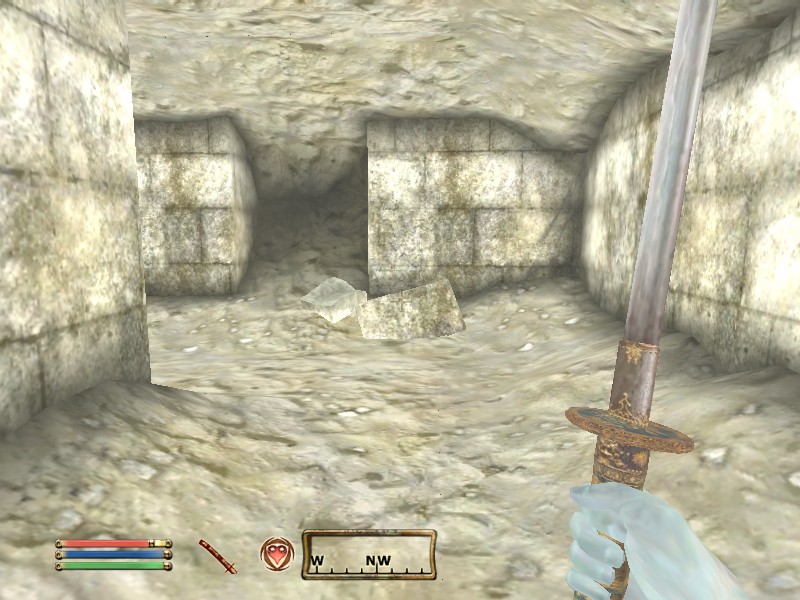Click the equipped katana weapon icon

click(217, 556)
